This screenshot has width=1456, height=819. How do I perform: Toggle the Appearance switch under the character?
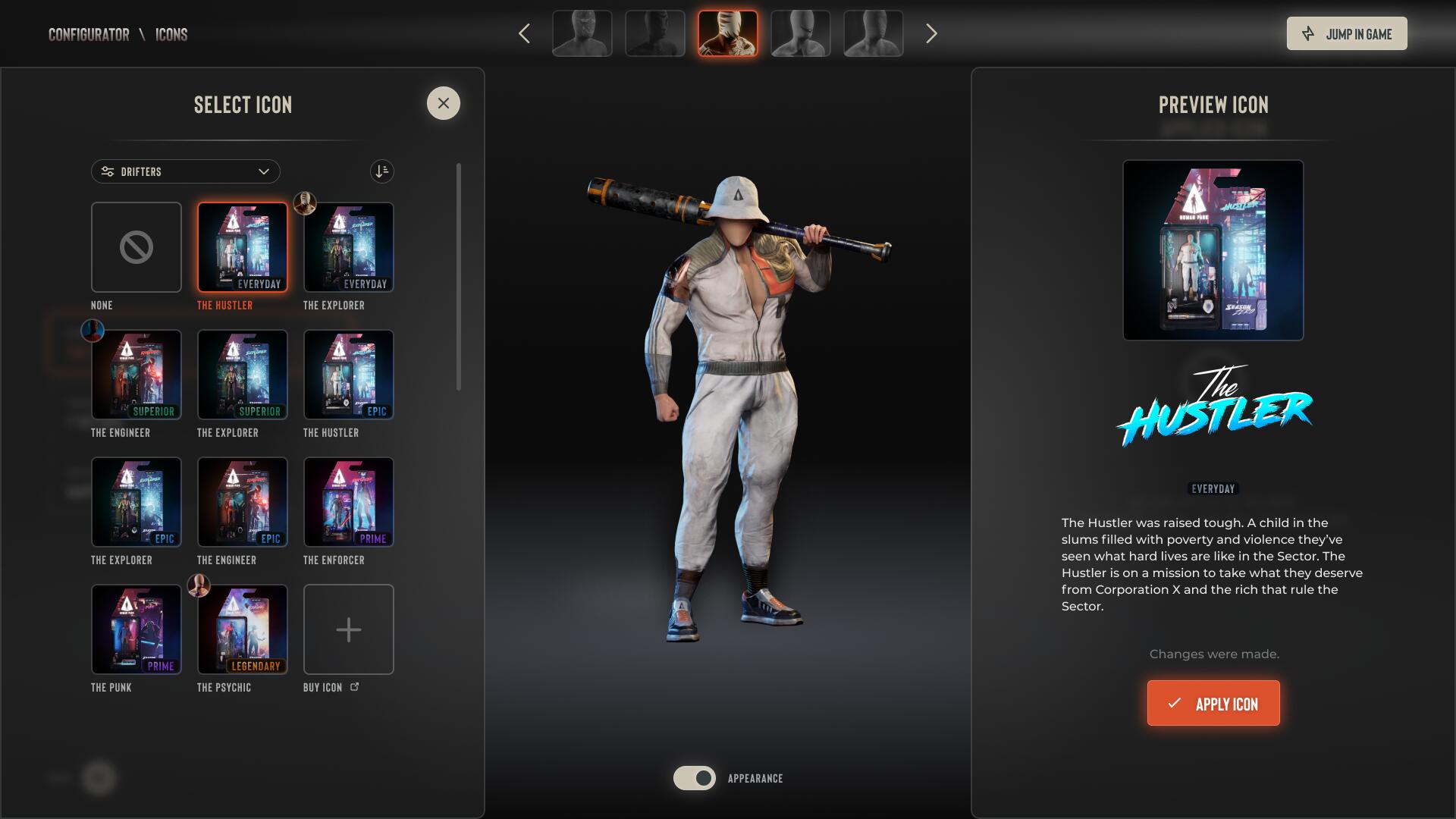point(695,778)
